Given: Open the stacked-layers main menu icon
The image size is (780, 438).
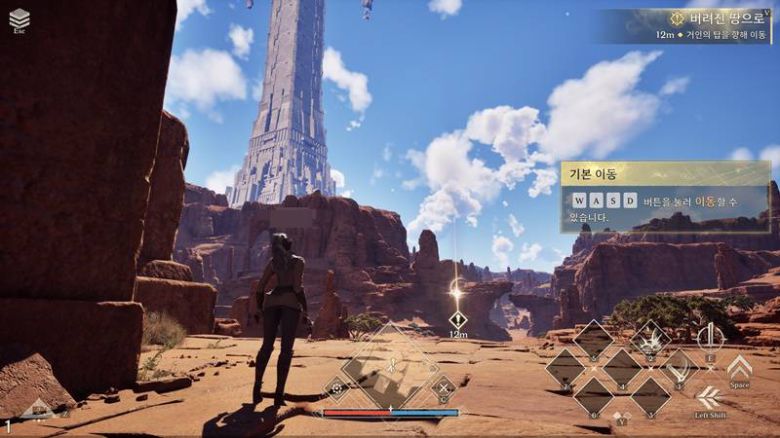Looking at the screenshot, I should 19,19.
